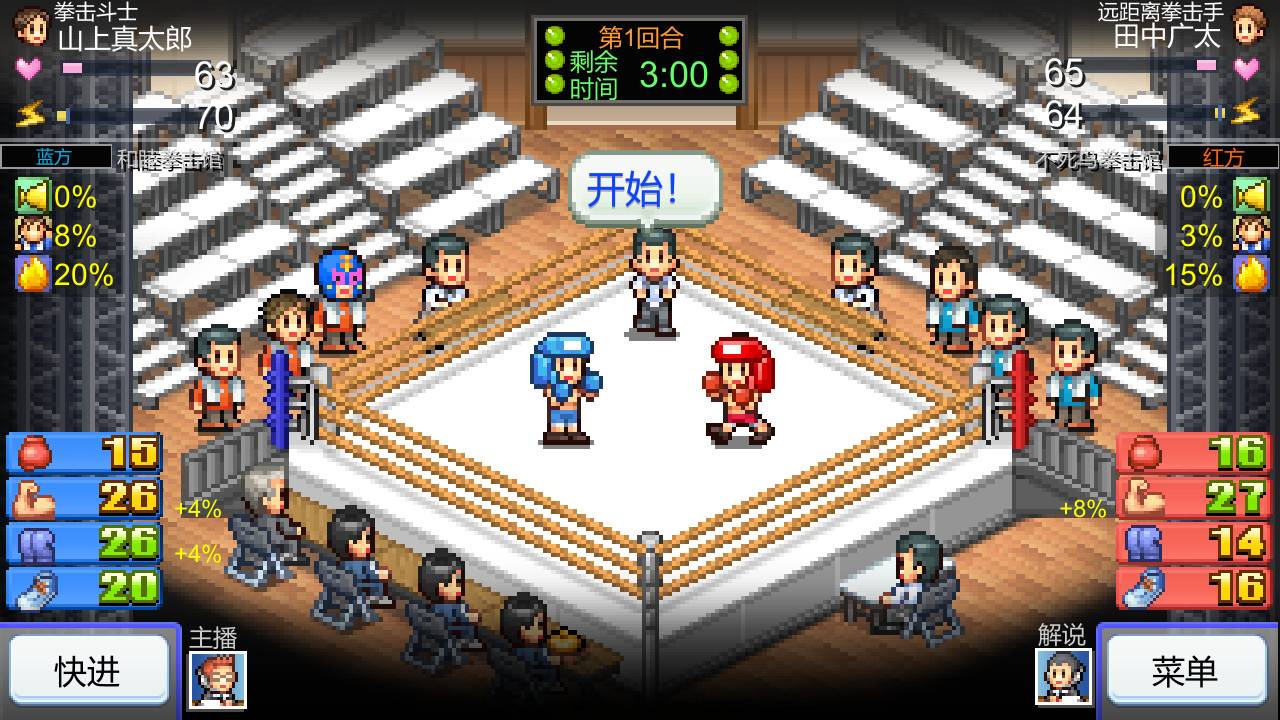Select the blue boxer's glove power icon
This screenshot has height=720, width=1280.
tap(31, 454)
